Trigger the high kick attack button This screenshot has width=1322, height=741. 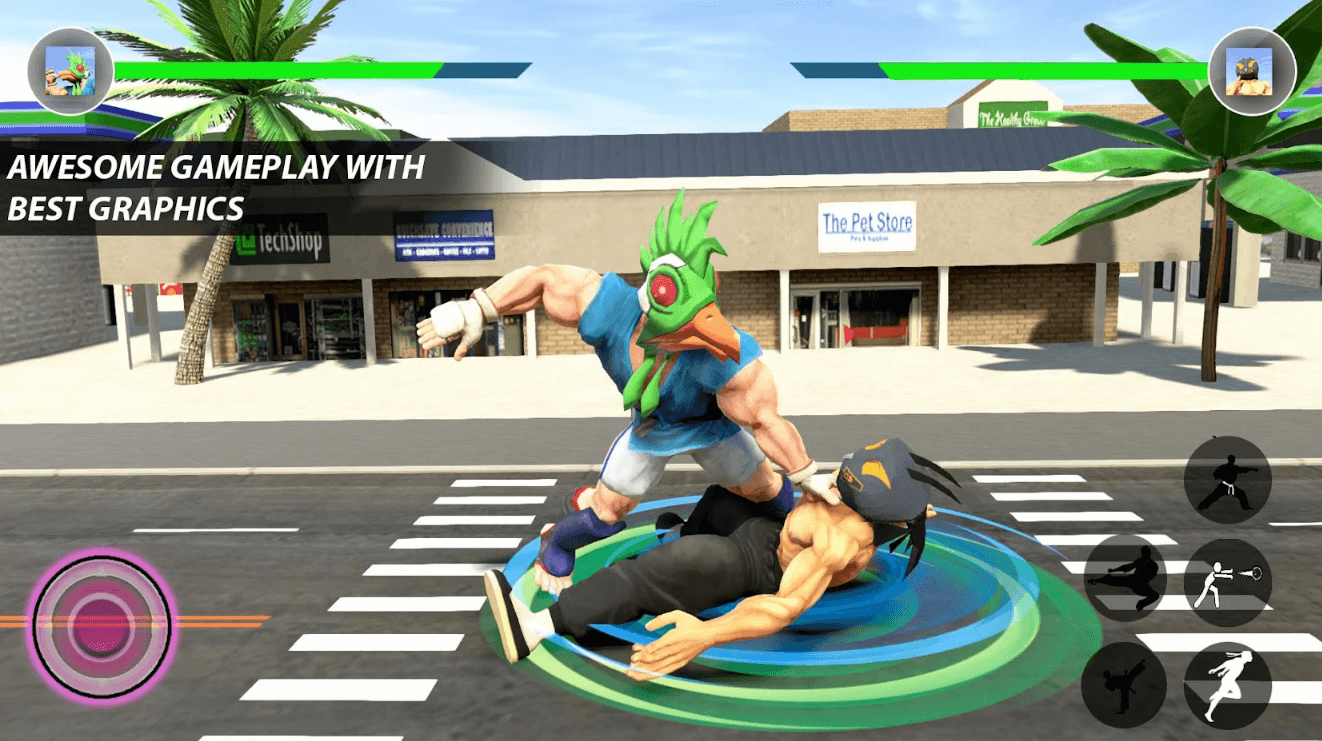[x=1124, y=684]
